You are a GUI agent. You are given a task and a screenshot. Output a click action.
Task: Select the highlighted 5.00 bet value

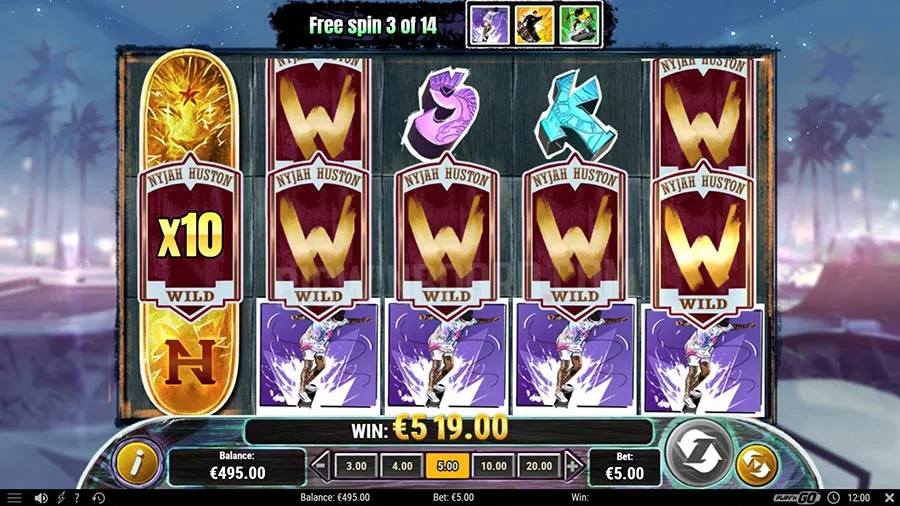pyautogui.click(x=446, y=466)
